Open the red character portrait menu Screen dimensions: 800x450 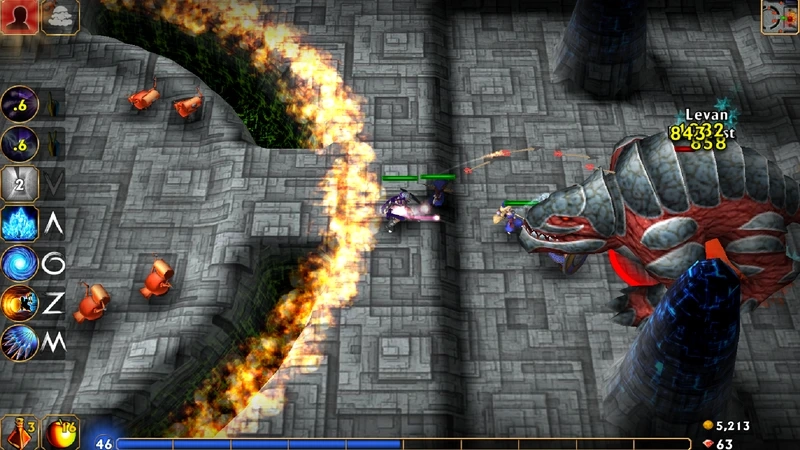pyautogui.click(x=19, y=17)
